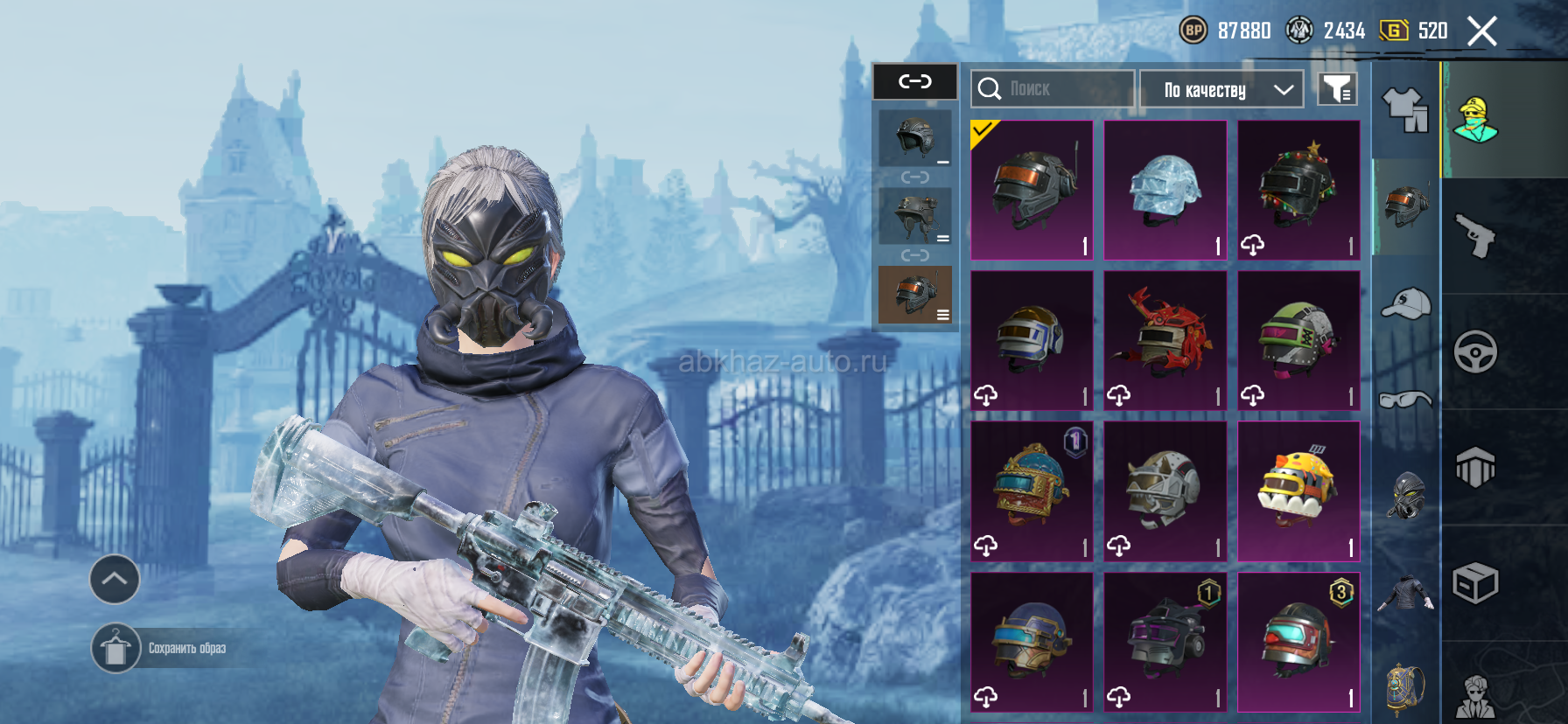Image resolution: width=1568 pixels, height=724 pixels.
Task: Pick the yellow duck helmet skin
Action: 1298,491
